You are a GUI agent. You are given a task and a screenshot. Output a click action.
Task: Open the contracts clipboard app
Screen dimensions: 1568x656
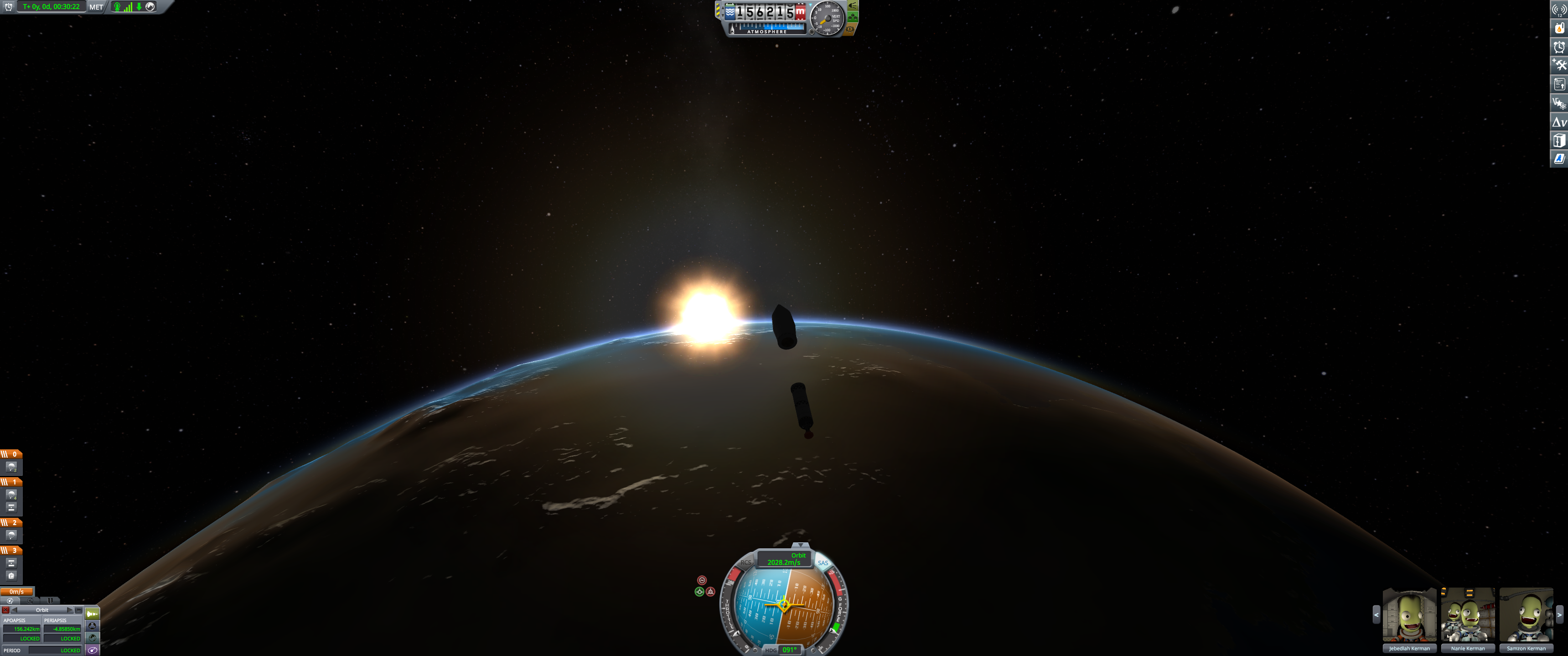(x=1559, y=84)
